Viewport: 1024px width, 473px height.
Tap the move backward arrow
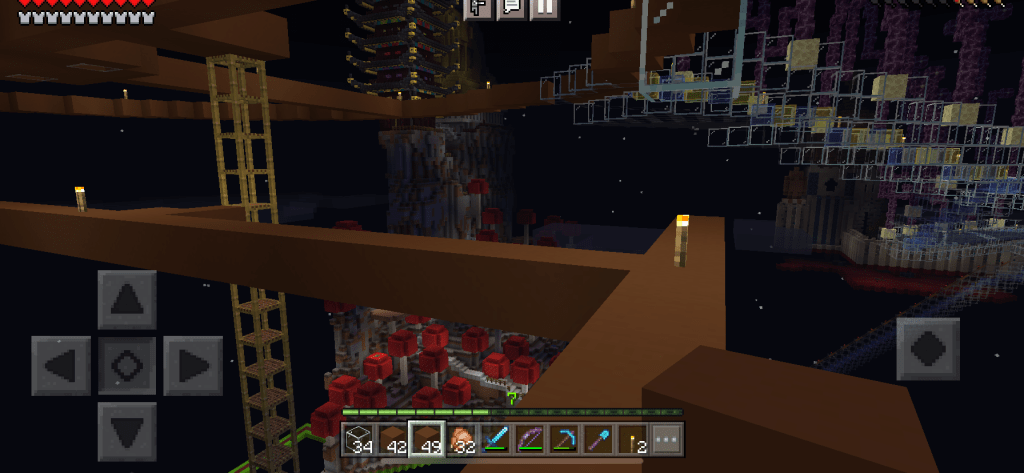127,431
